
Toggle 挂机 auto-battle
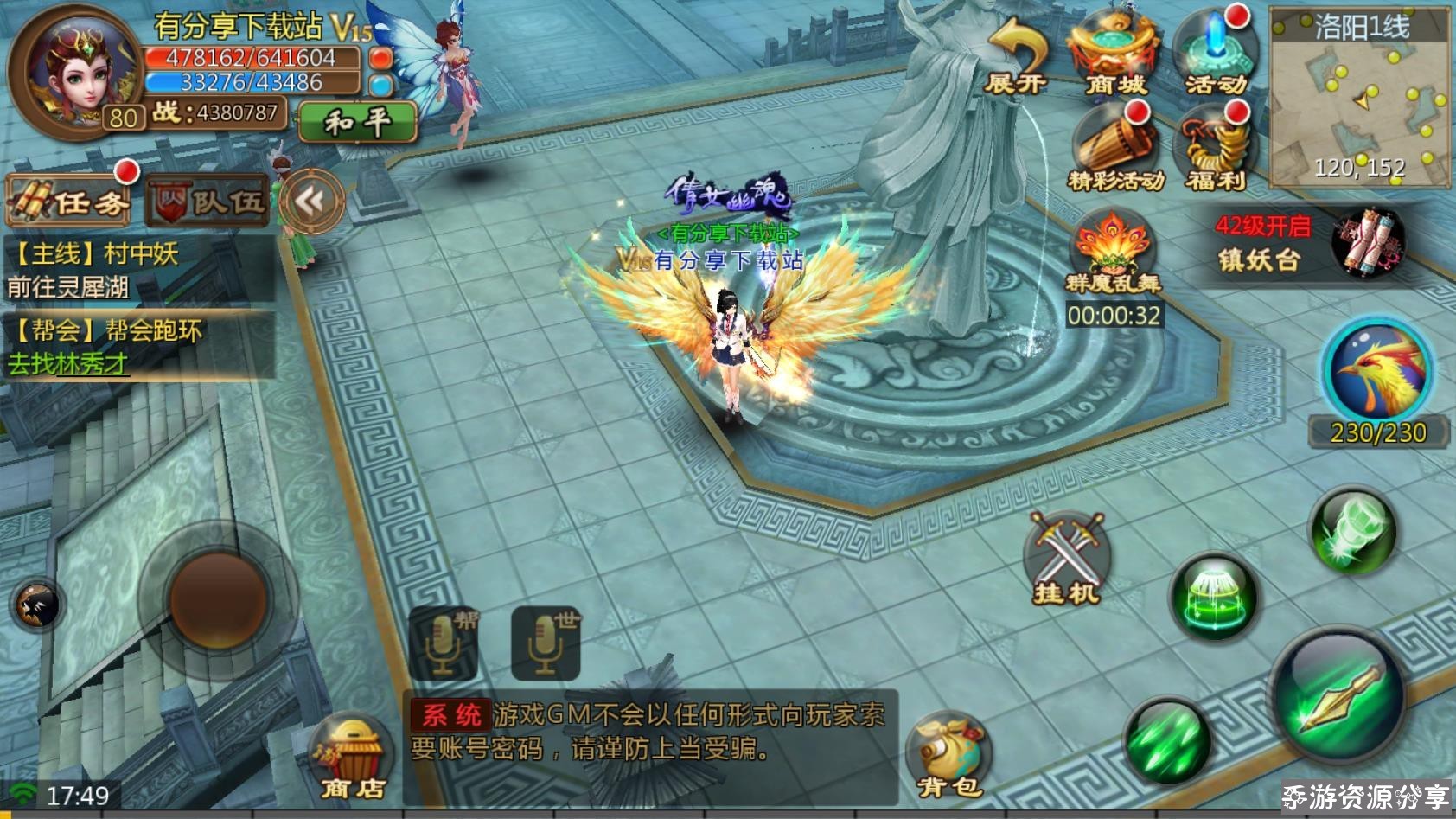(1066, 560)
